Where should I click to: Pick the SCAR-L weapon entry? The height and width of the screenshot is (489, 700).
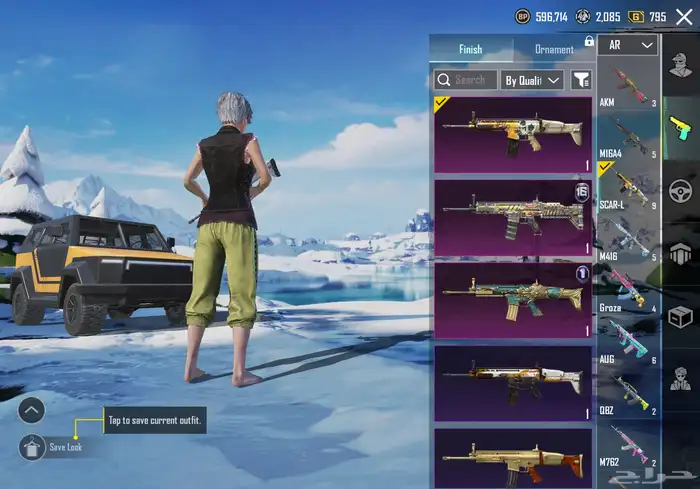(629, 187)
